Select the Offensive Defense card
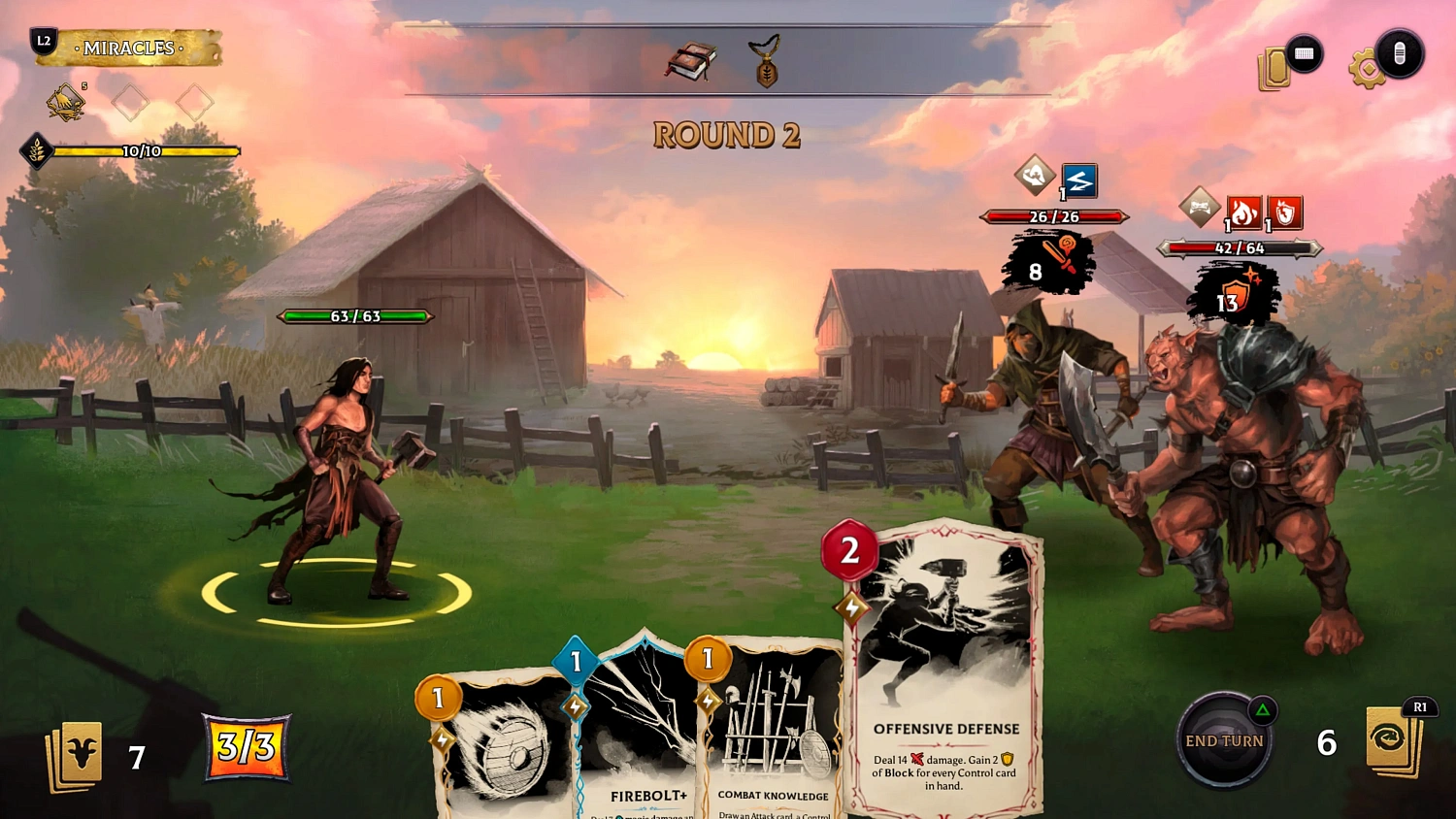The image size is (1456, 819). coord(945,670)
